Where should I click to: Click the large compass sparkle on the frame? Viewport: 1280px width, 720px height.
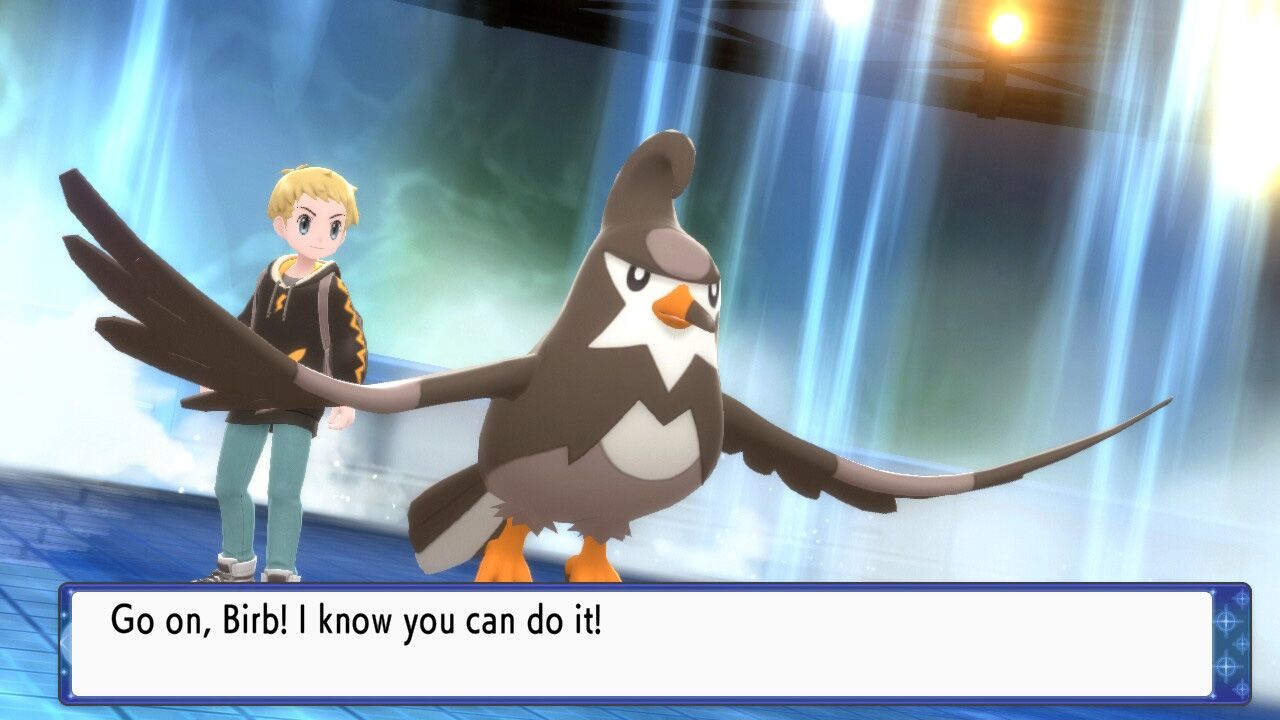[1226, 621]
